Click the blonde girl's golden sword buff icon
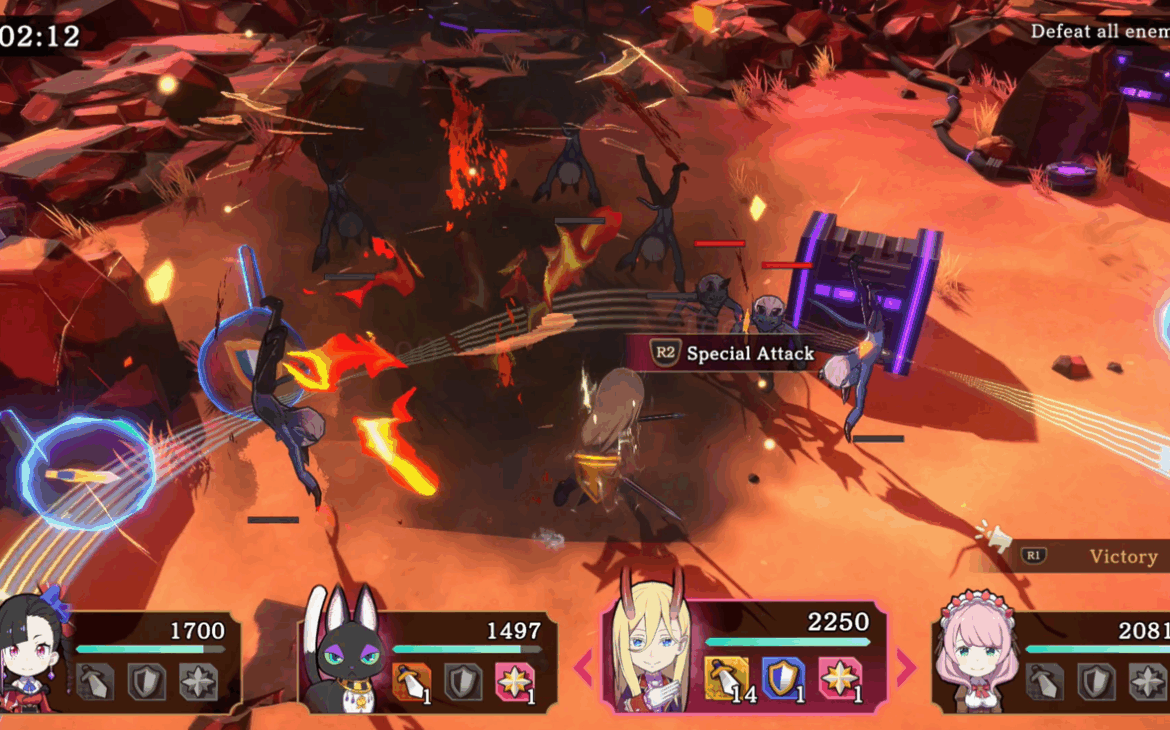1170x730 pixels. point(725,677)
